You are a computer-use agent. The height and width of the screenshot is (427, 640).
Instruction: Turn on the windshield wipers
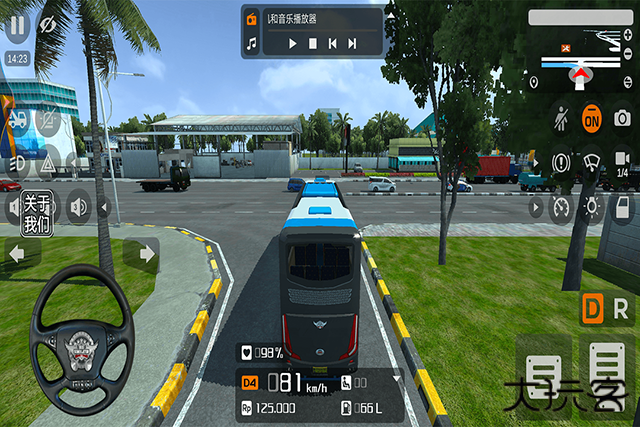click(x=591, y=162)
